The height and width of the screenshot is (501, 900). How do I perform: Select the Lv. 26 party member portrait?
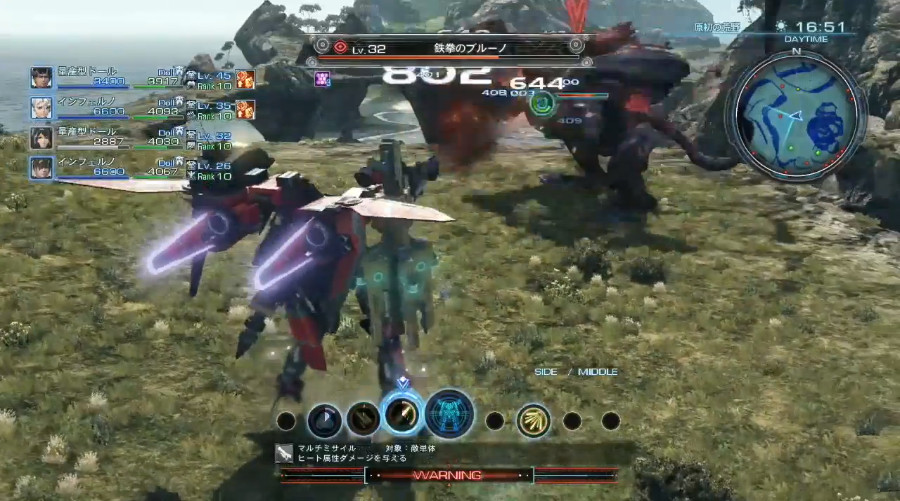pyautogui.click(x=41, y=167)
